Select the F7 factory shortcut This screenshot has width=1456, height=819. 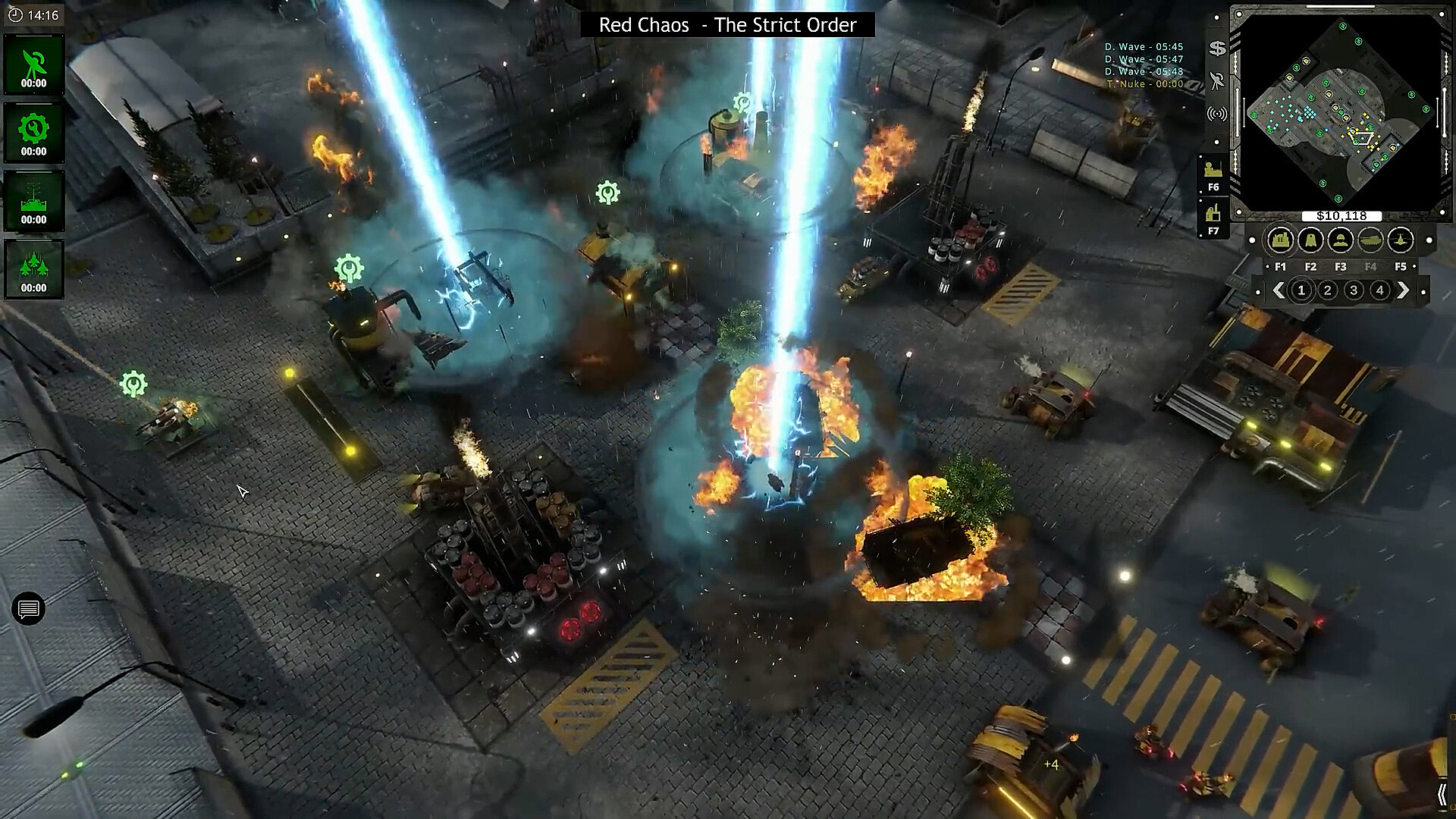[1213, 218]
